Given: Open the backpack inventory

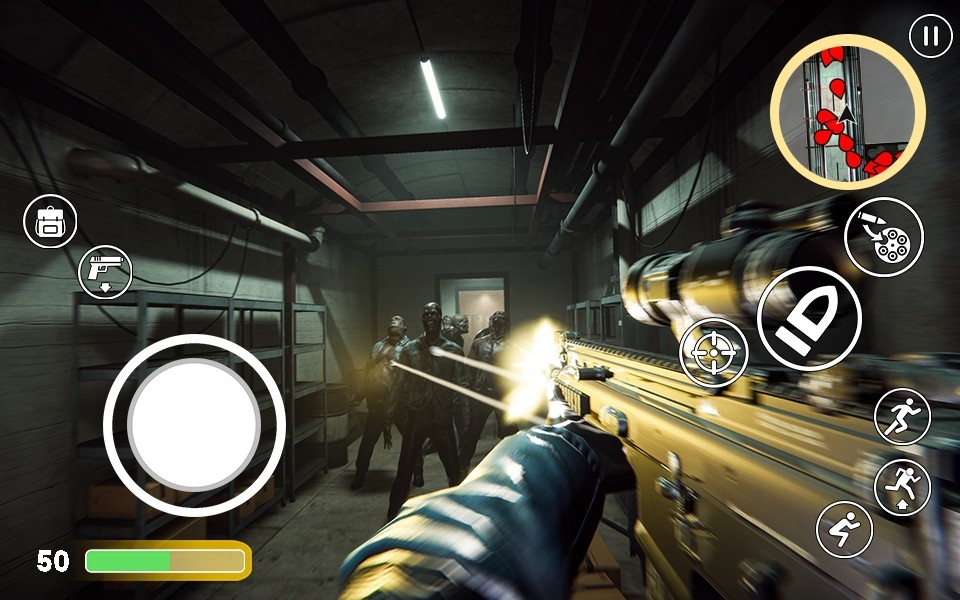Looking at the screenshot, I should pyautogui.click(x=50, y=221).
